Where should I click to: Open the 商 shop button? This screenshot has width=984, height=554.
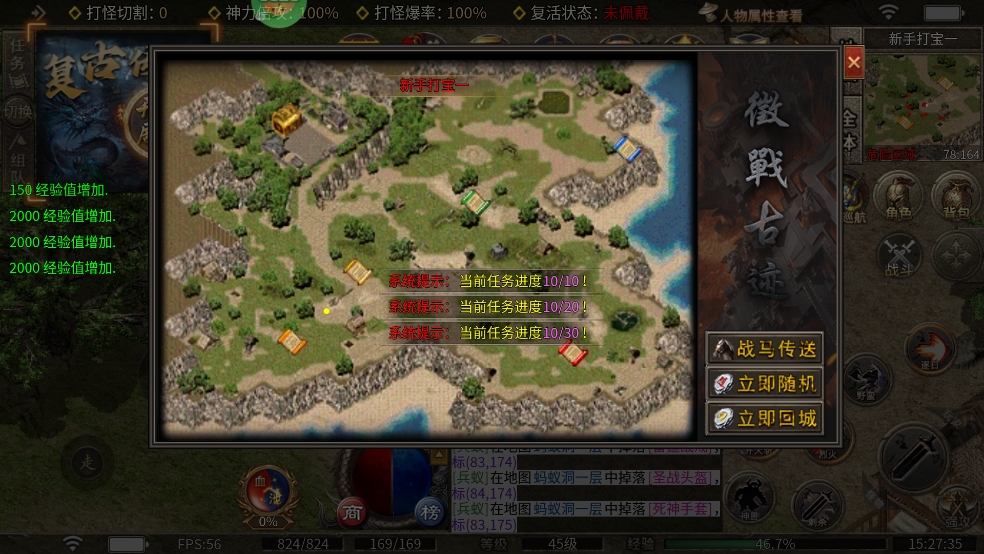[x=351, y=511]
